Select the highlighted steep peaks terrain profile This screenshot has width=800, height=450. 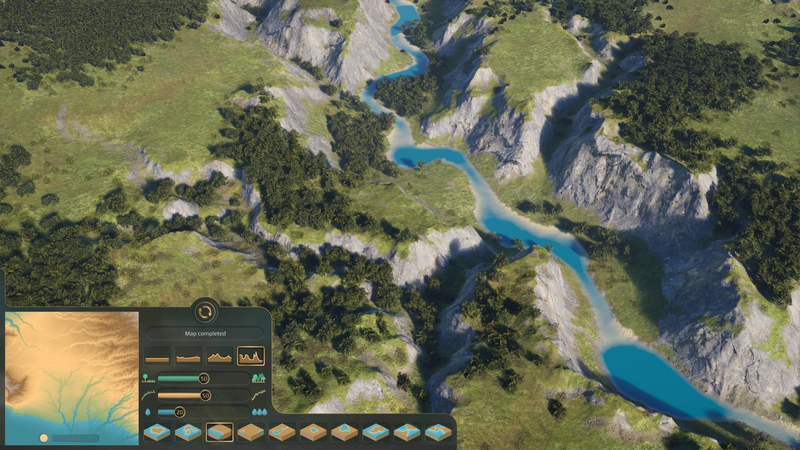click(x=250, y=356)
